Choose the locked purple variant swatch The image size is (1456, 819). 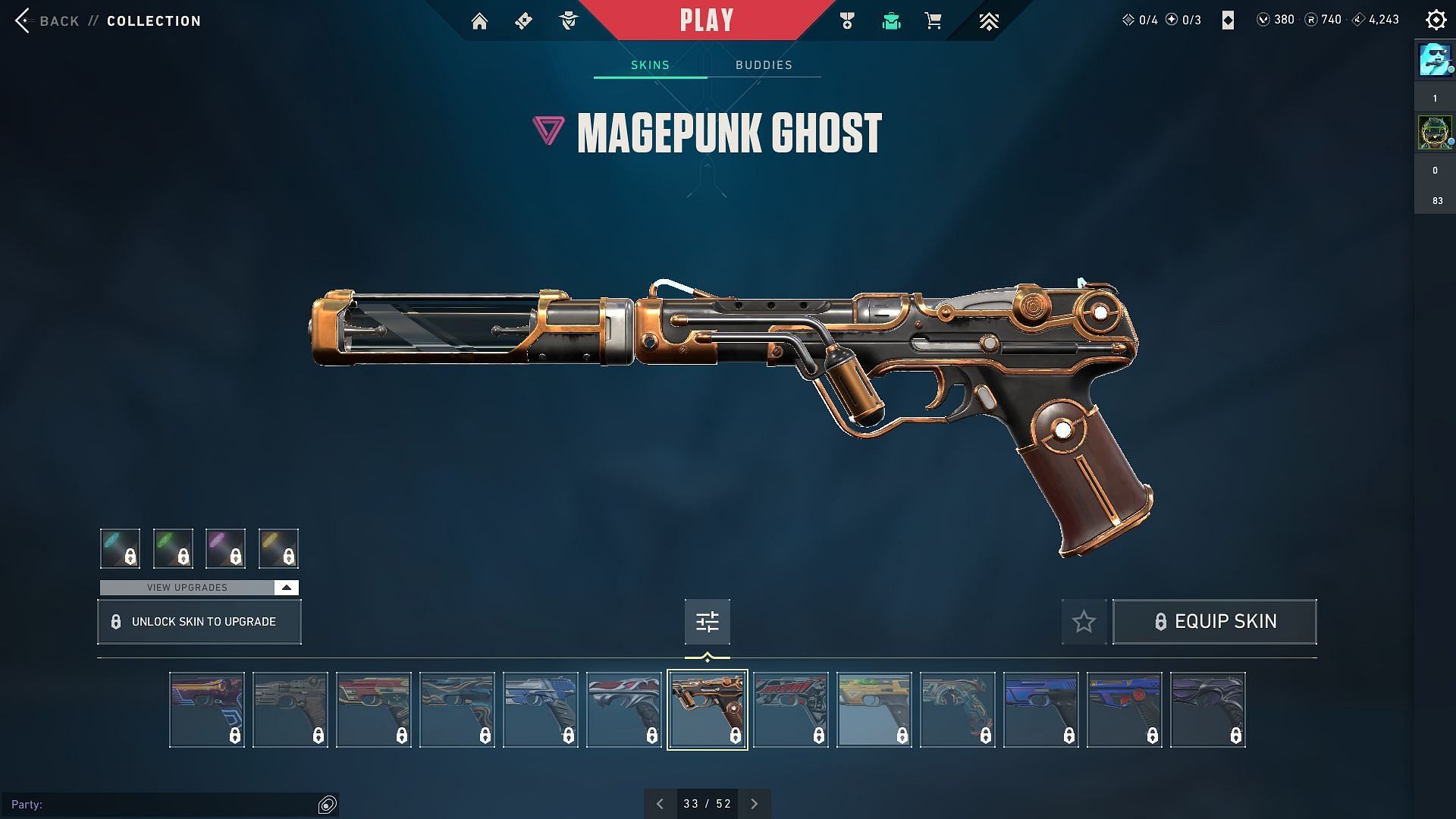tap(225, 548)
